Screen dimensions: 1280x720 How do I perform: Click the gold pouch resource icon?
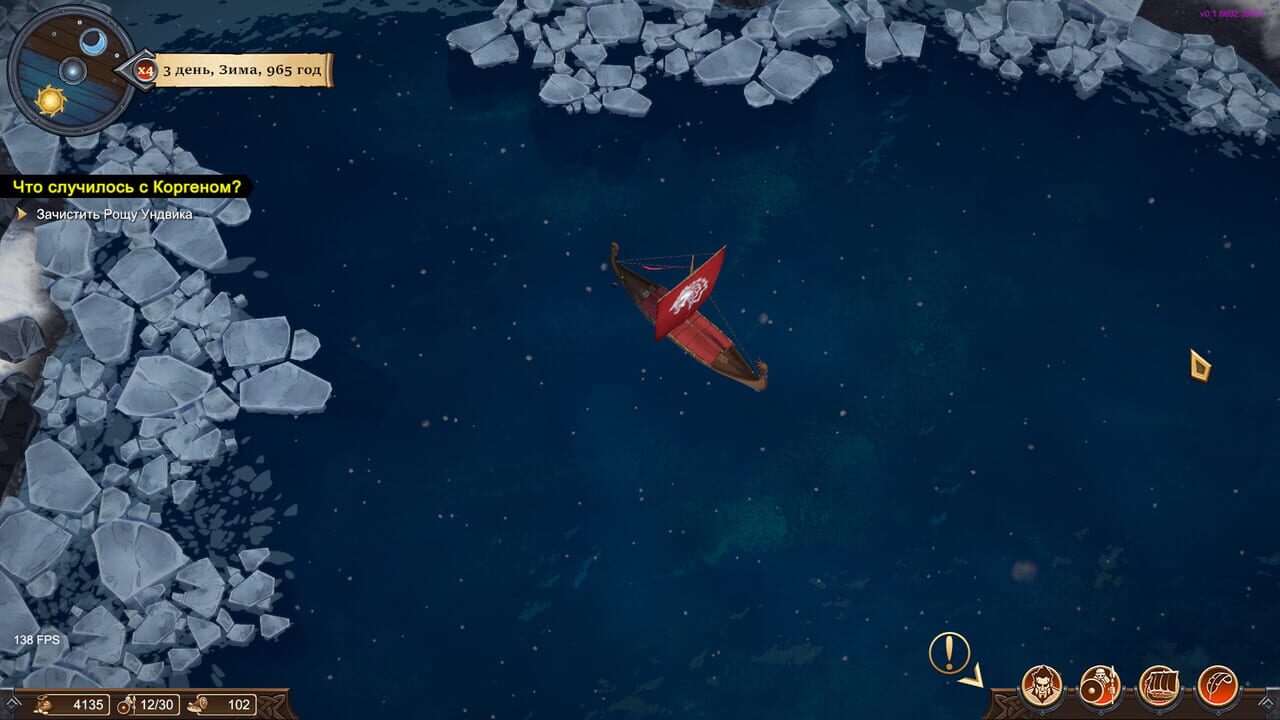click(43, 705)
